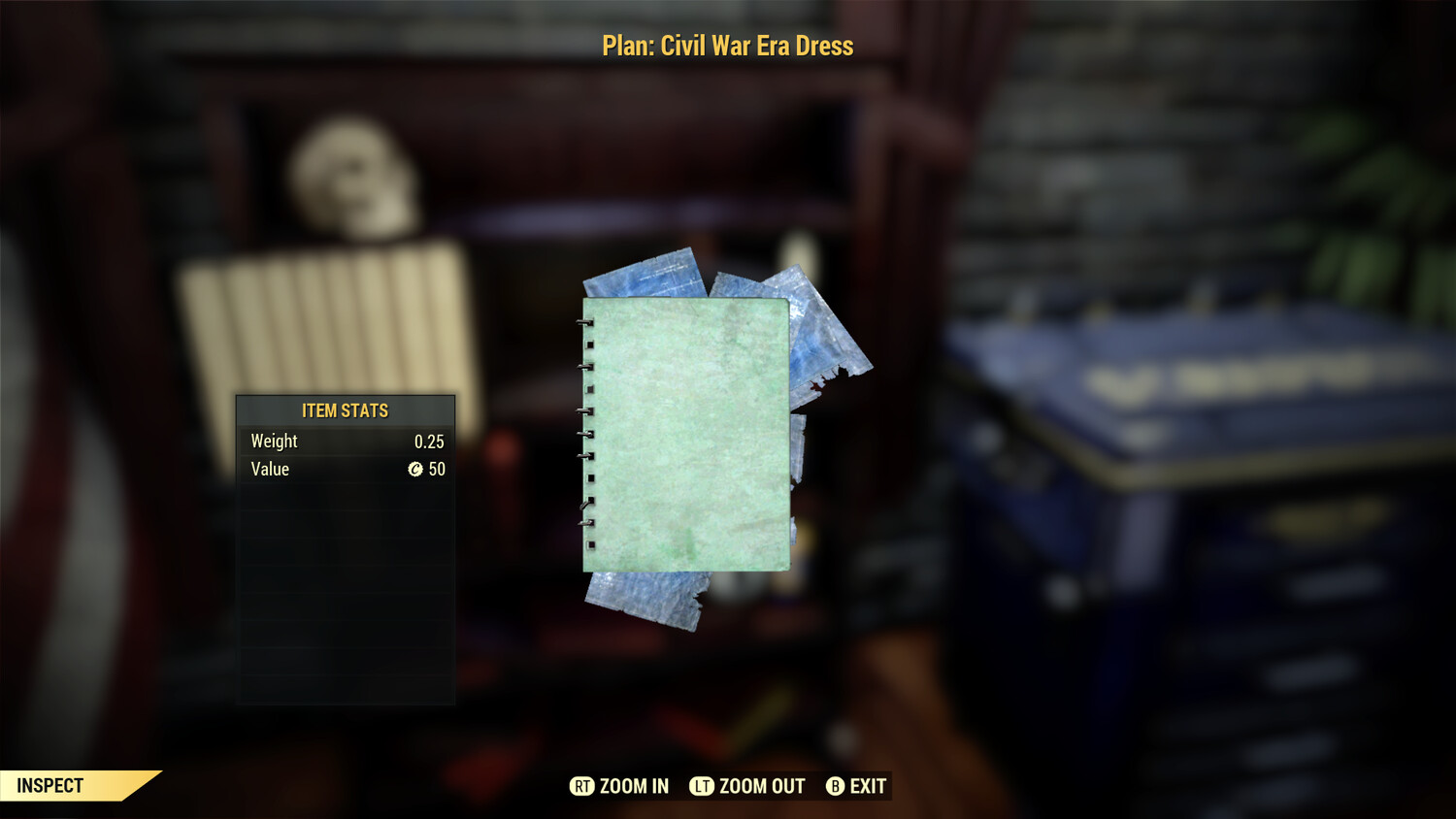This screenshot has width=1456, height=819.
Task: Exit the item inspect view
Action: [x=856, y=786]
